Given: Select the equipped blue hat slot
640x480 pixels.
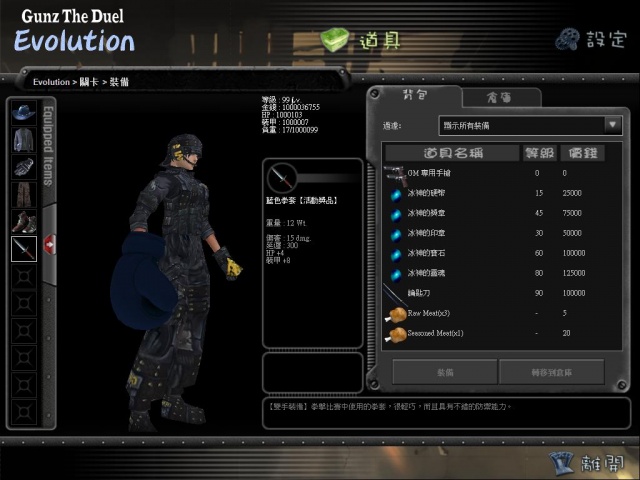Looking at the screenshot, I should click(x=23, y=112).
